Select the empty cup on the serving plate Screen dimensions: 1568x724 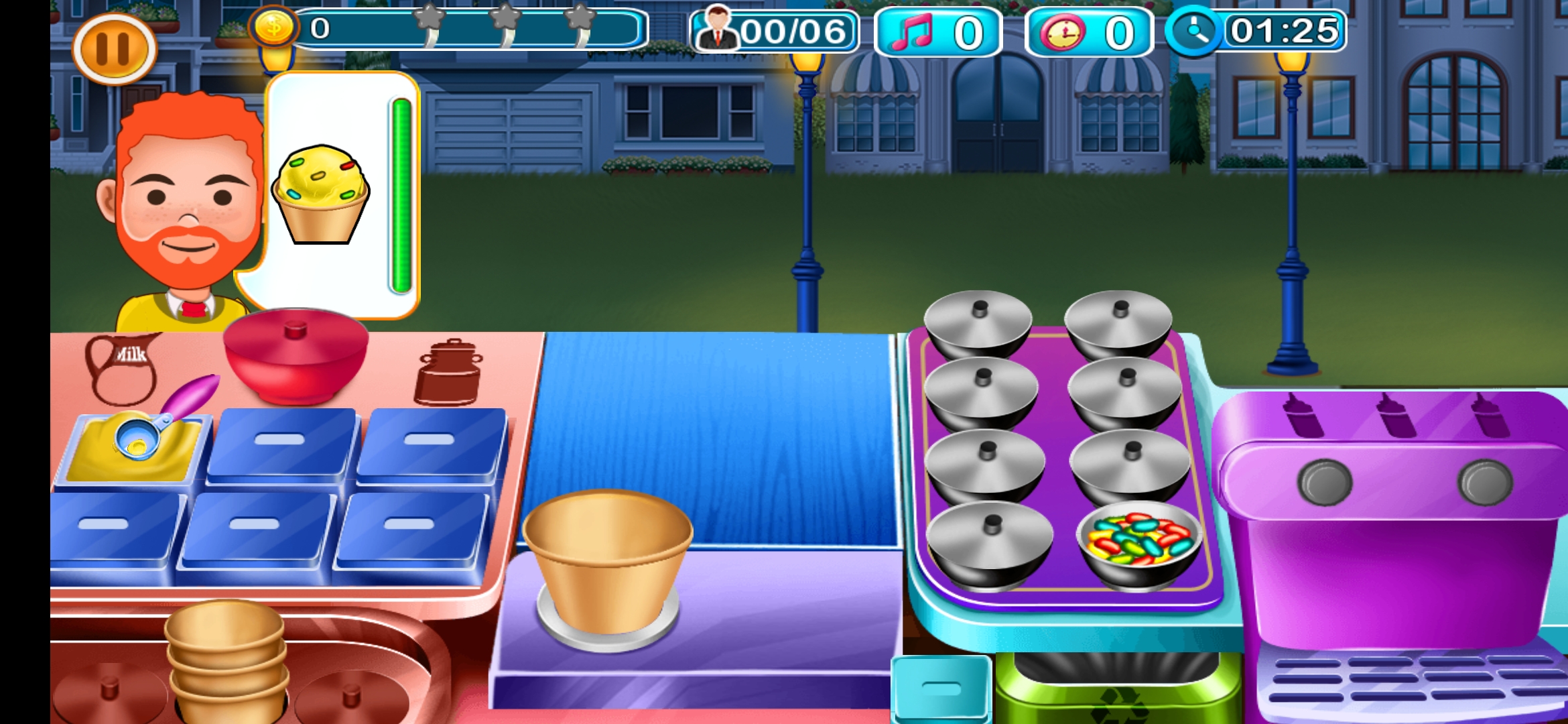607,563
